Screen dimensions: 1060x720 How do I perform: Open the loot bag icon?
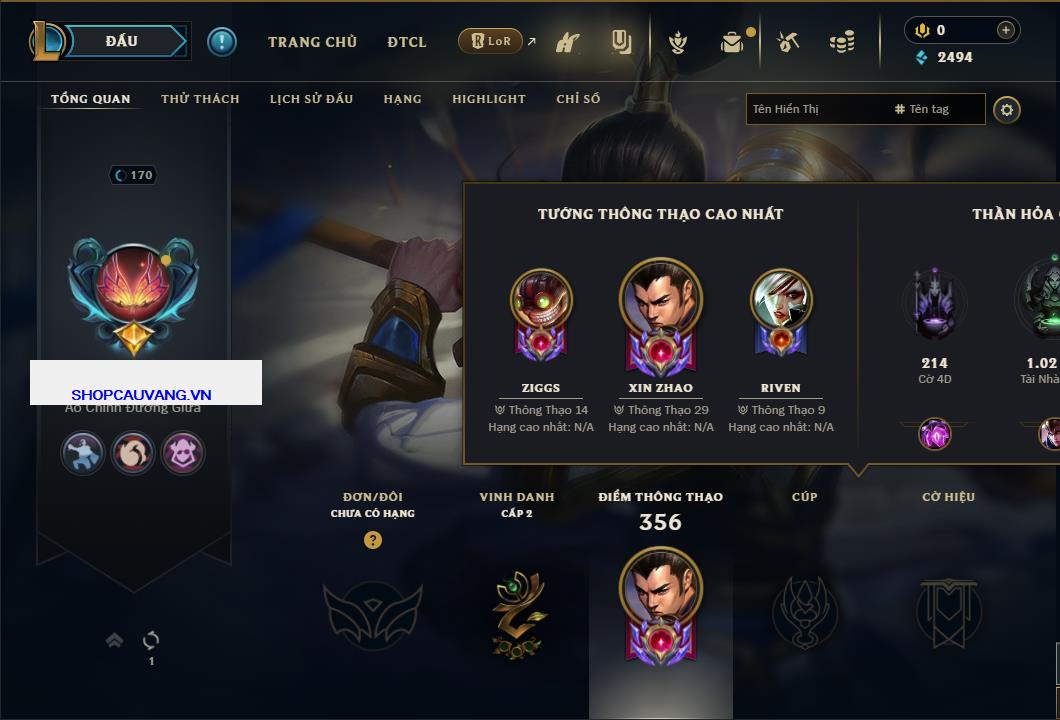(732, 42)
